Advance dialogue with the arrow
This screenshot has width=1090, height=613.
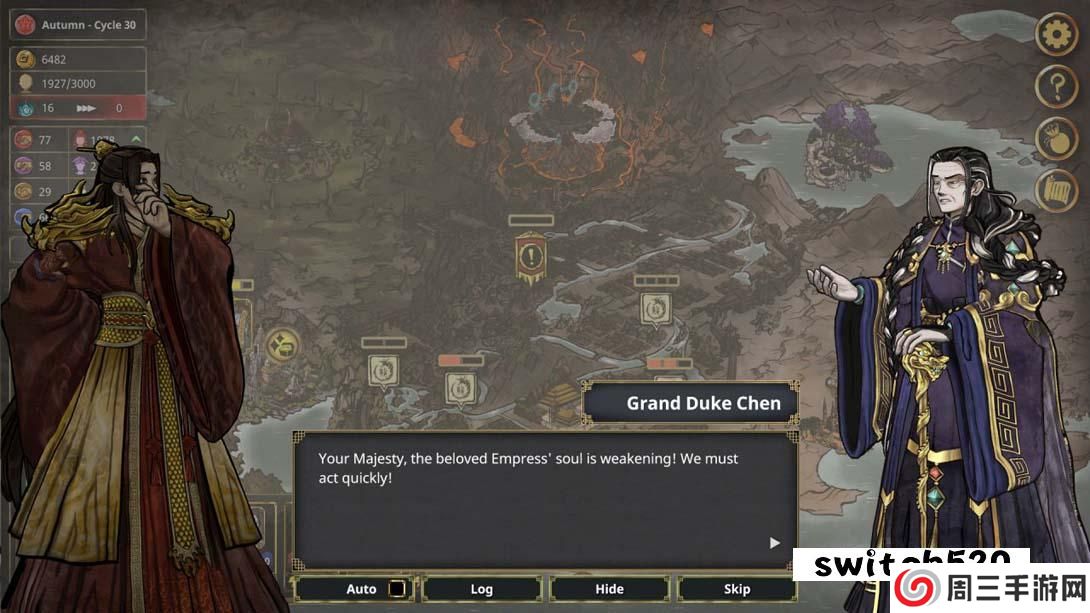[x=774, y=543]
